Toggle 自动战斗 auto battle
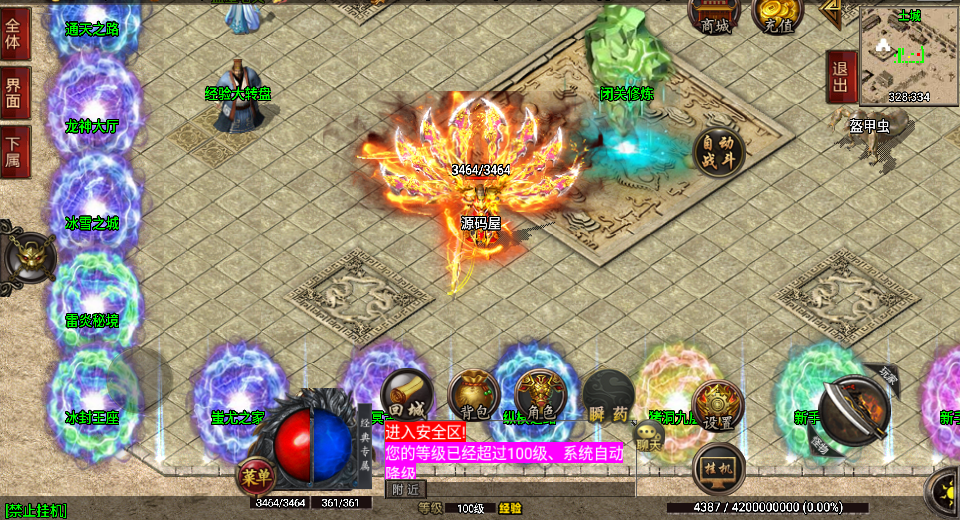The height and width of the screenshot is (520, 960). click(718, 152)
